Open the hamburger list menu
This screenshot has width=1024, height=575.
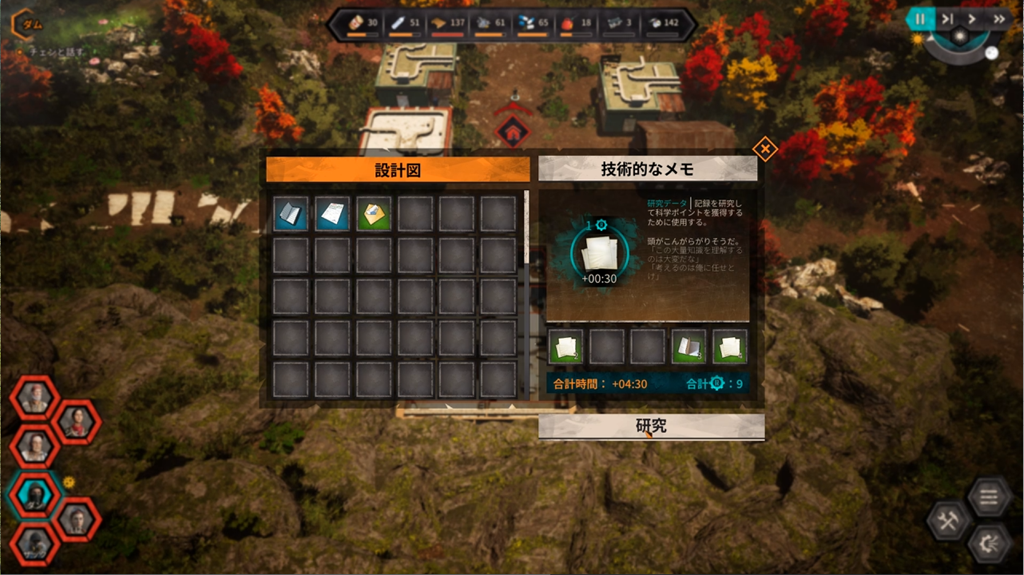pyautogui.click(x=987, y=497)
